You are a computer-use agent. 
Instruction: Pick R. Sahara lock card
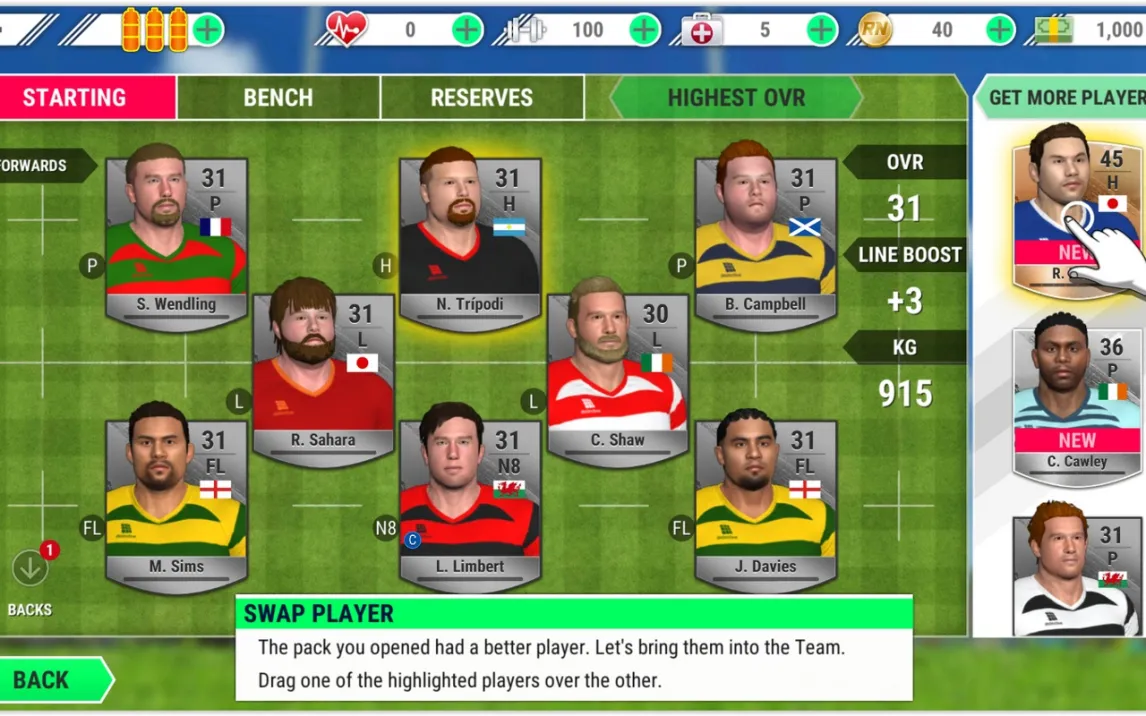323,375
